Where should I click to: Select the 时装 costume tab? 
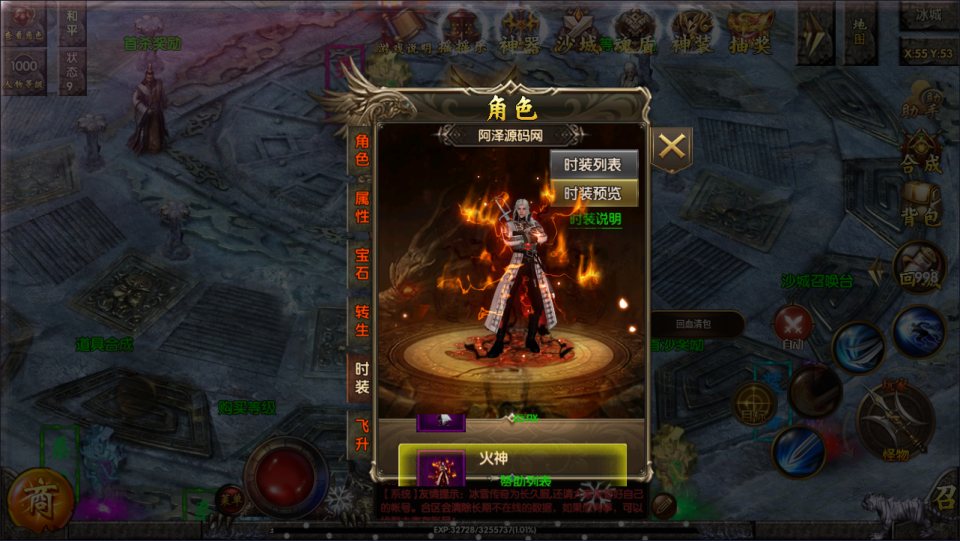[x=361, y=378]
